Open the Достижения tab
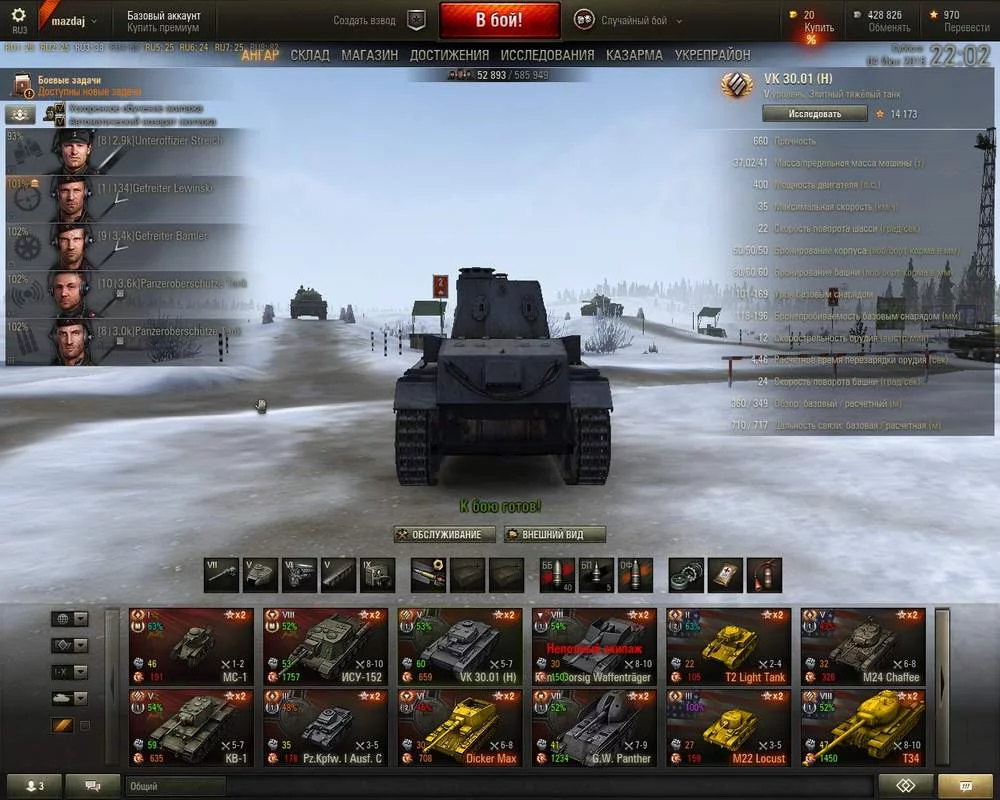The height and width of the screenshot is (800, 1000). 449,55
